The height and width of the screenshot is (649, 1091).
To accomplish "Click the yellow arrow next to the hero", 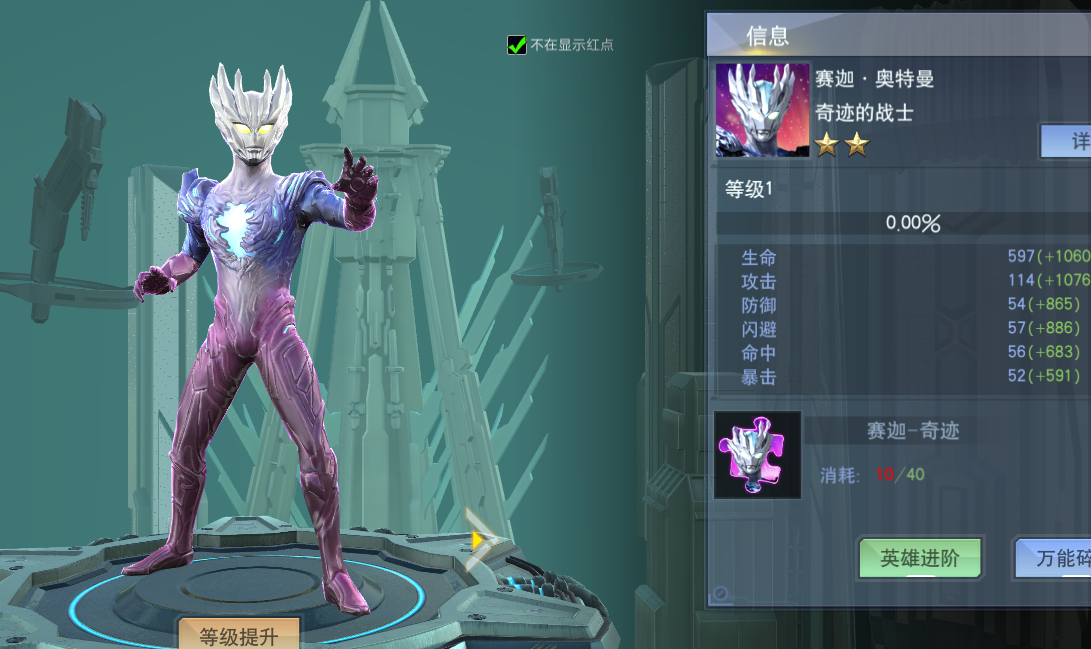I will pyautogui.click(x=479, y=540).
